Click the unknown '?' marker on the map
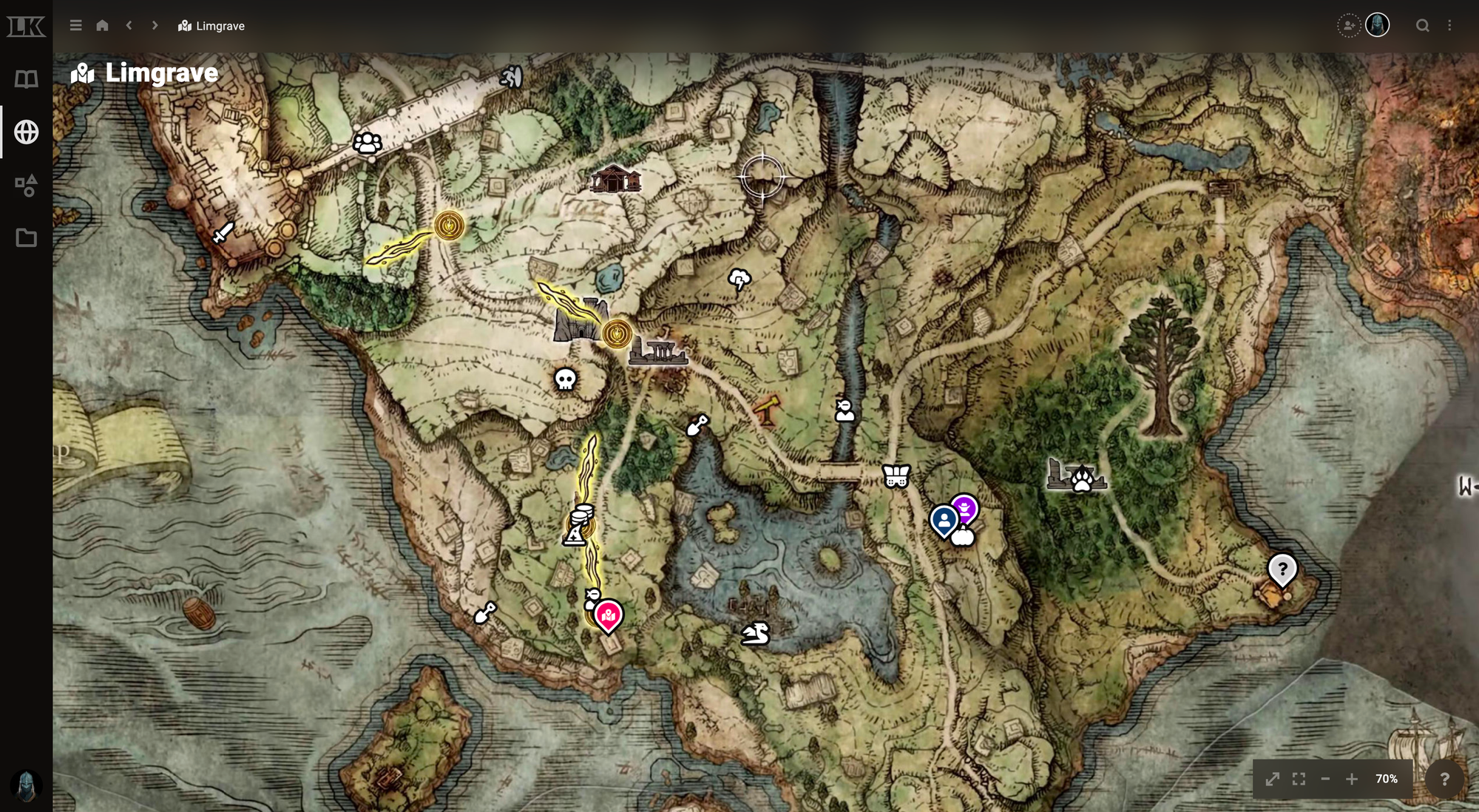 click(x=1282, y=569)
